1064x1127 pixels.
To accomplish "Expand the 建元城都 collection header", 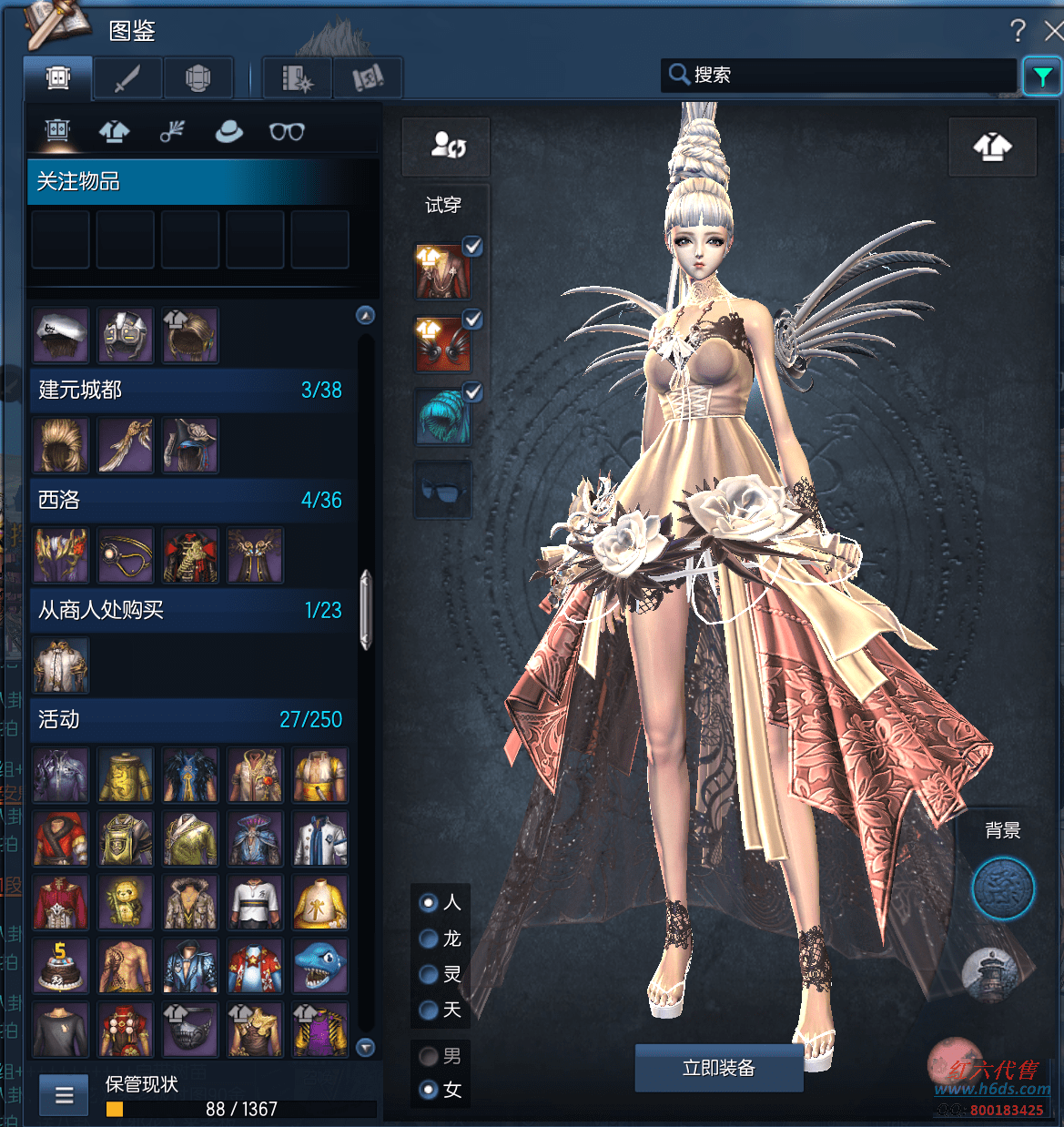I will [189, 391].
